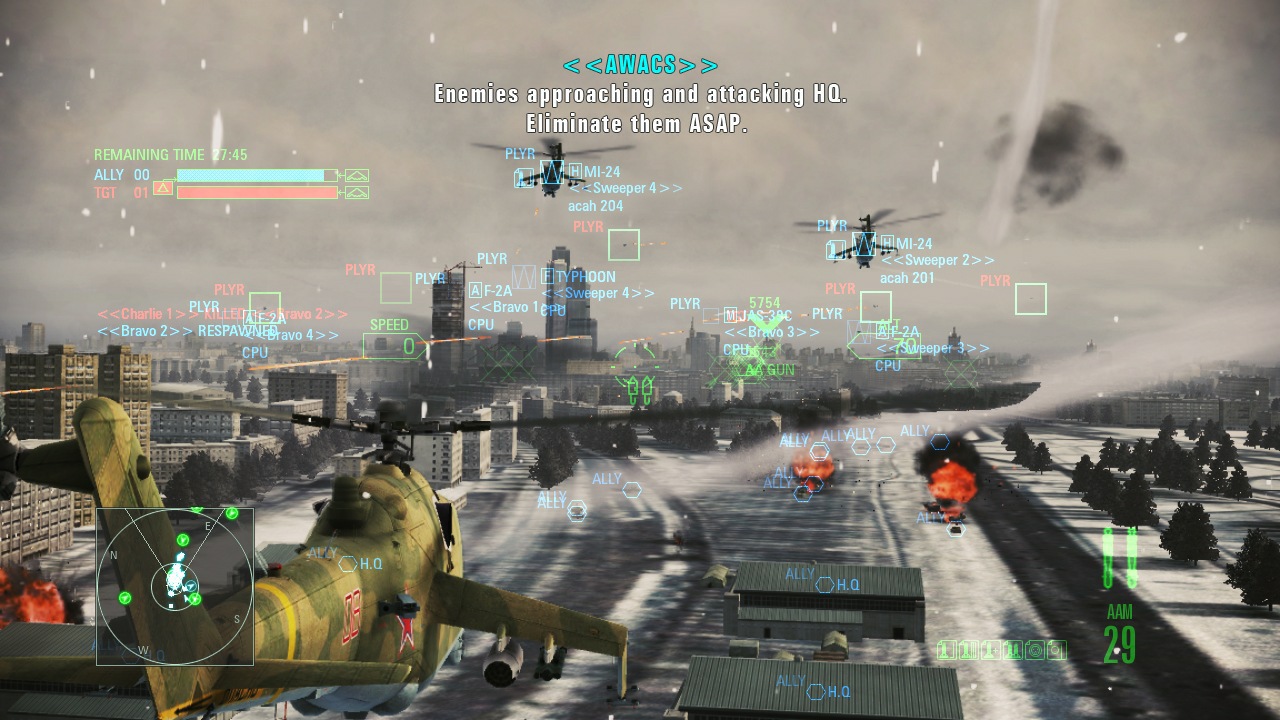This screenshot has height=720, width=1280.
Task: Toggle the H.Q ally marker on the hangar
Action: pyautogui.click(x=827, y=584)
